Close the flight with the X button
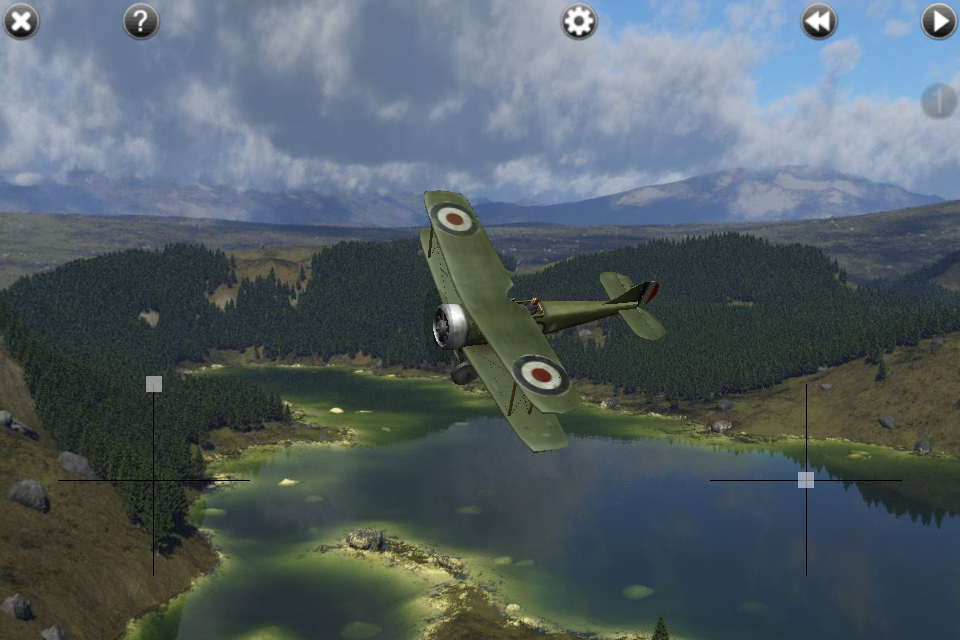Screen dimensions: 960x640 click(x=21, y=21)
